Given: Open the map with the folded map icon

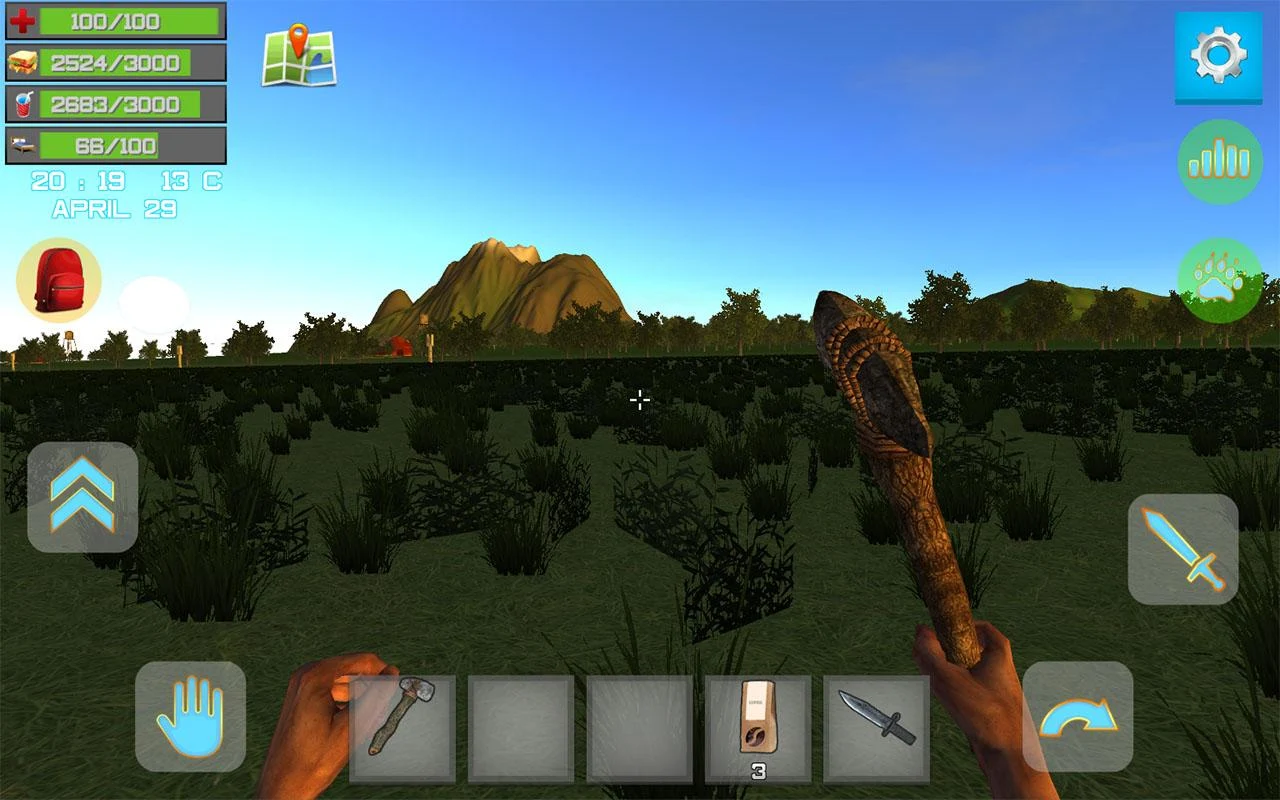Looking at the screenshot, I should (x=299, y=56).
